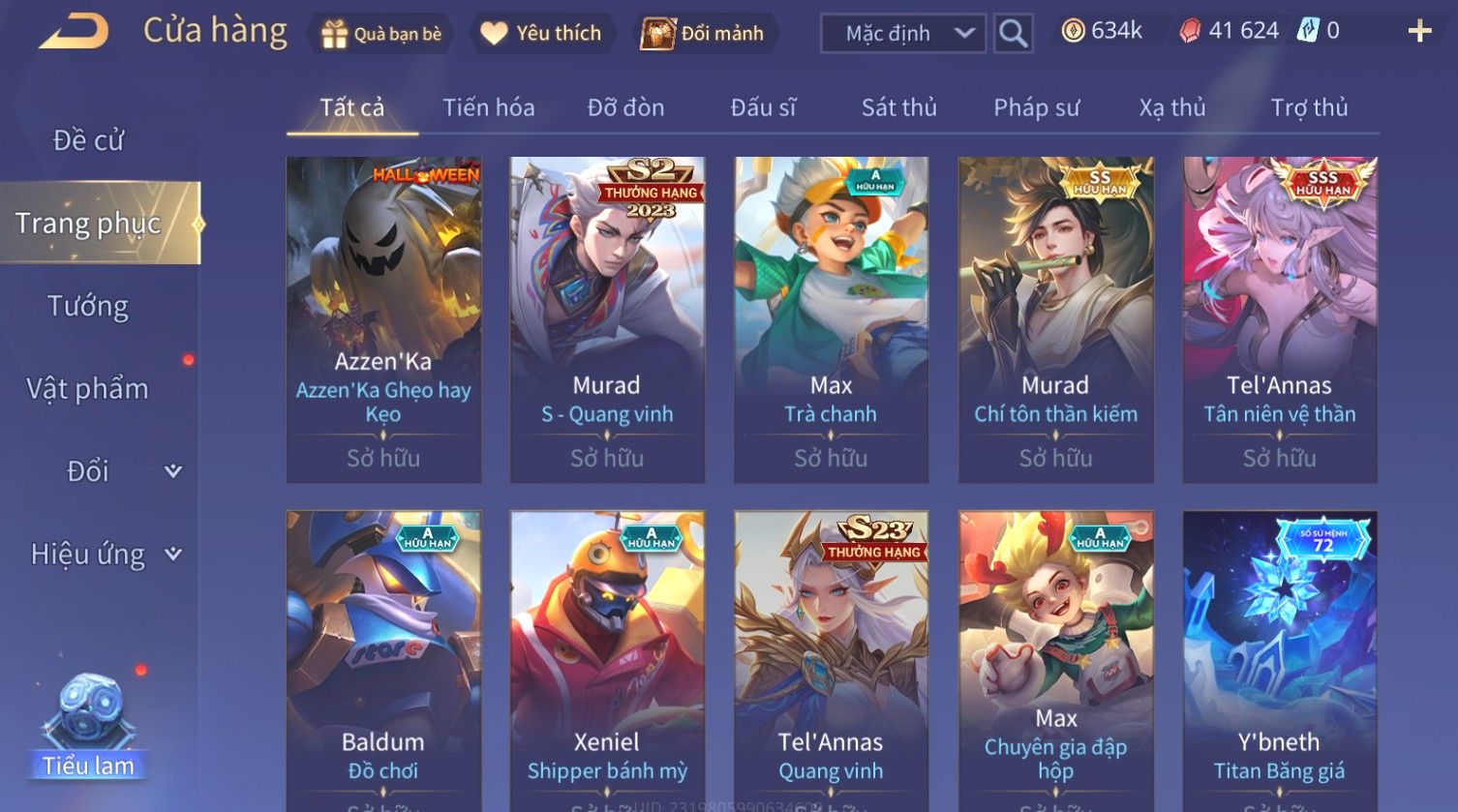
Task: Open the Đề cử store section
Action: 88,140
